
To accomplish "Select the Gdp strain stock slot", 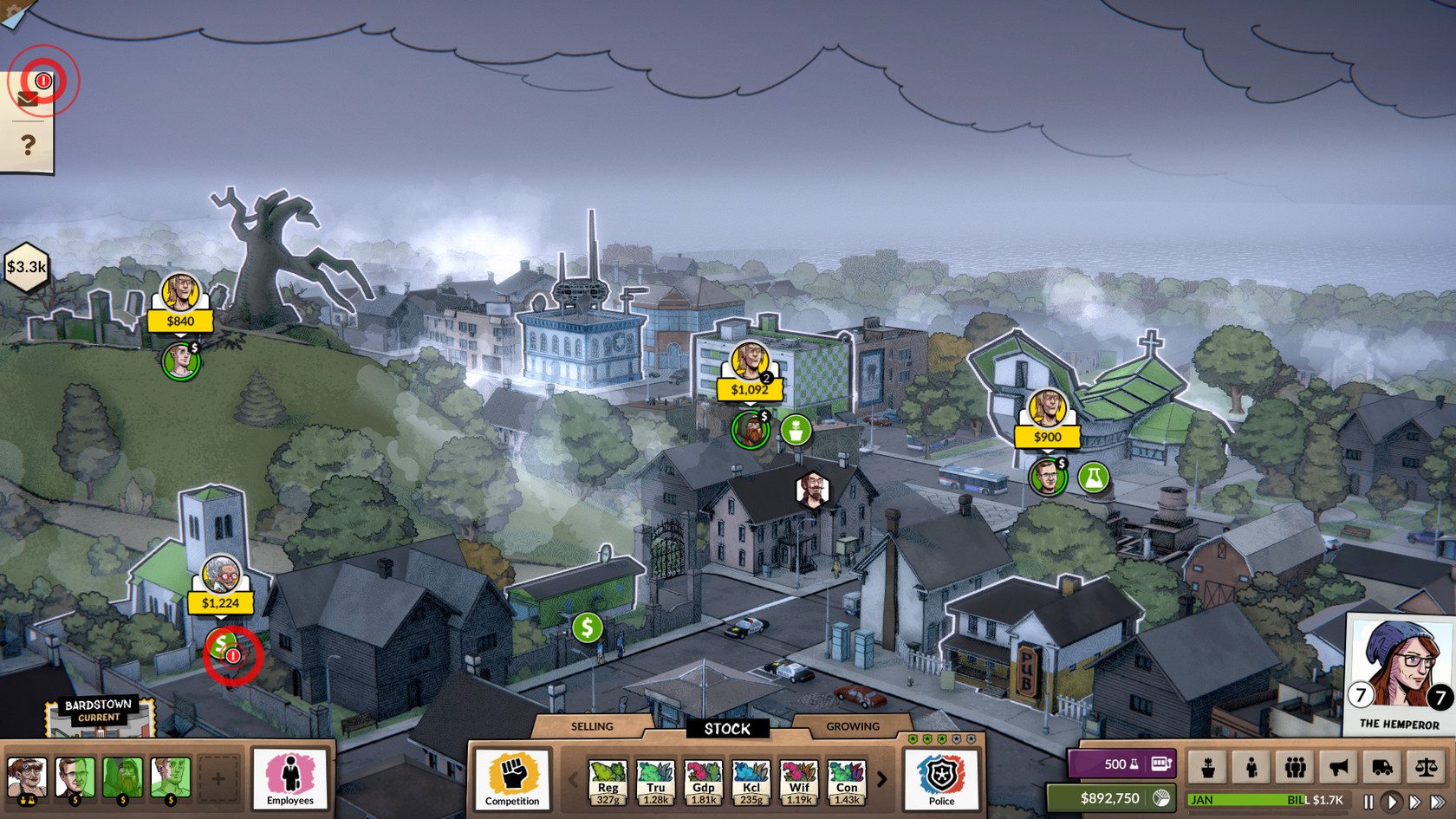I will (x=703, y=782).
